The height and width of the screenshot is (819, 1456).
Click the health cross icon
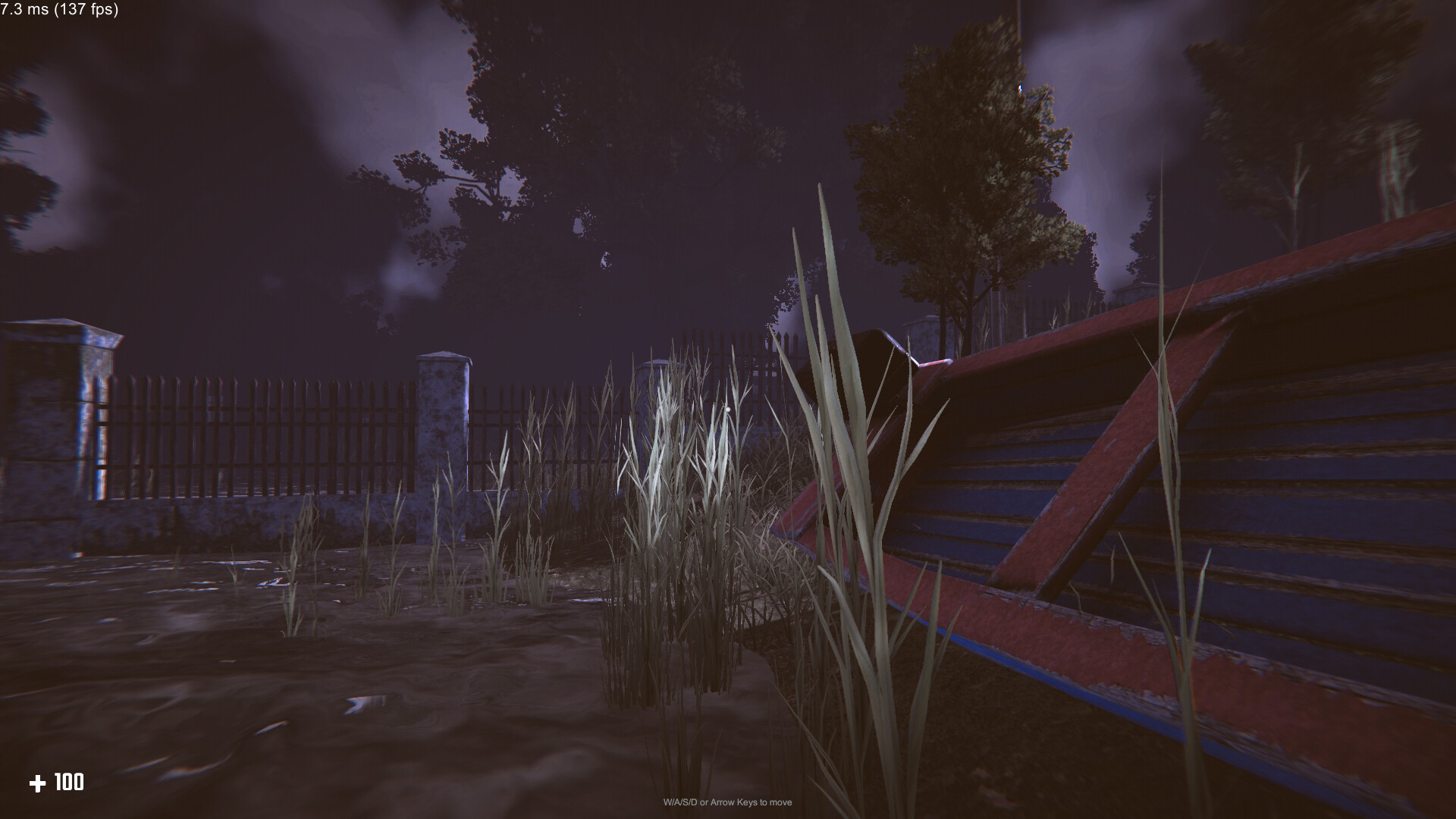39,783
